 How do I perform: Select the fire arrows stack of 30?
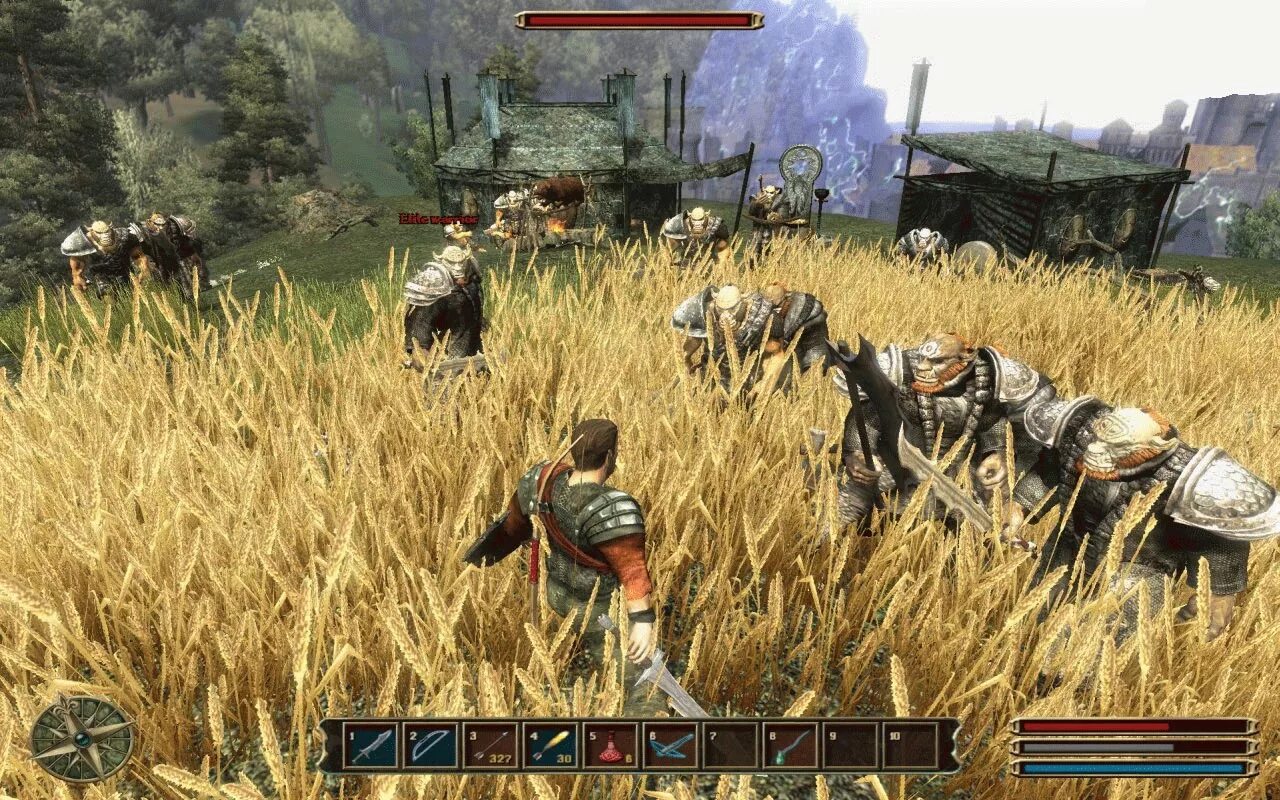pyautogui.click(x=550, y=746)
